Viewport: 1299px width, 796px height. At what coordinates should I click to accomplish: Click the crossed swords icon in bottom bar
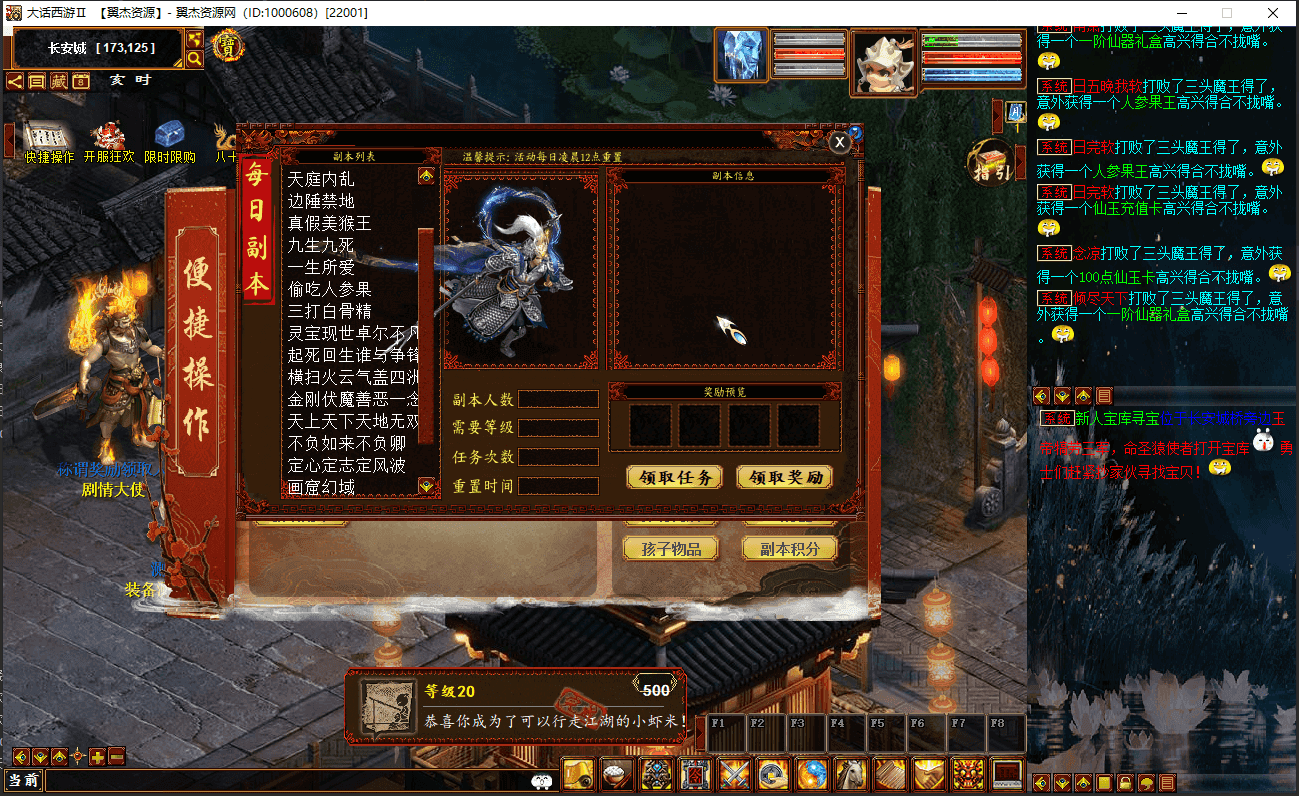click(735, 774)
